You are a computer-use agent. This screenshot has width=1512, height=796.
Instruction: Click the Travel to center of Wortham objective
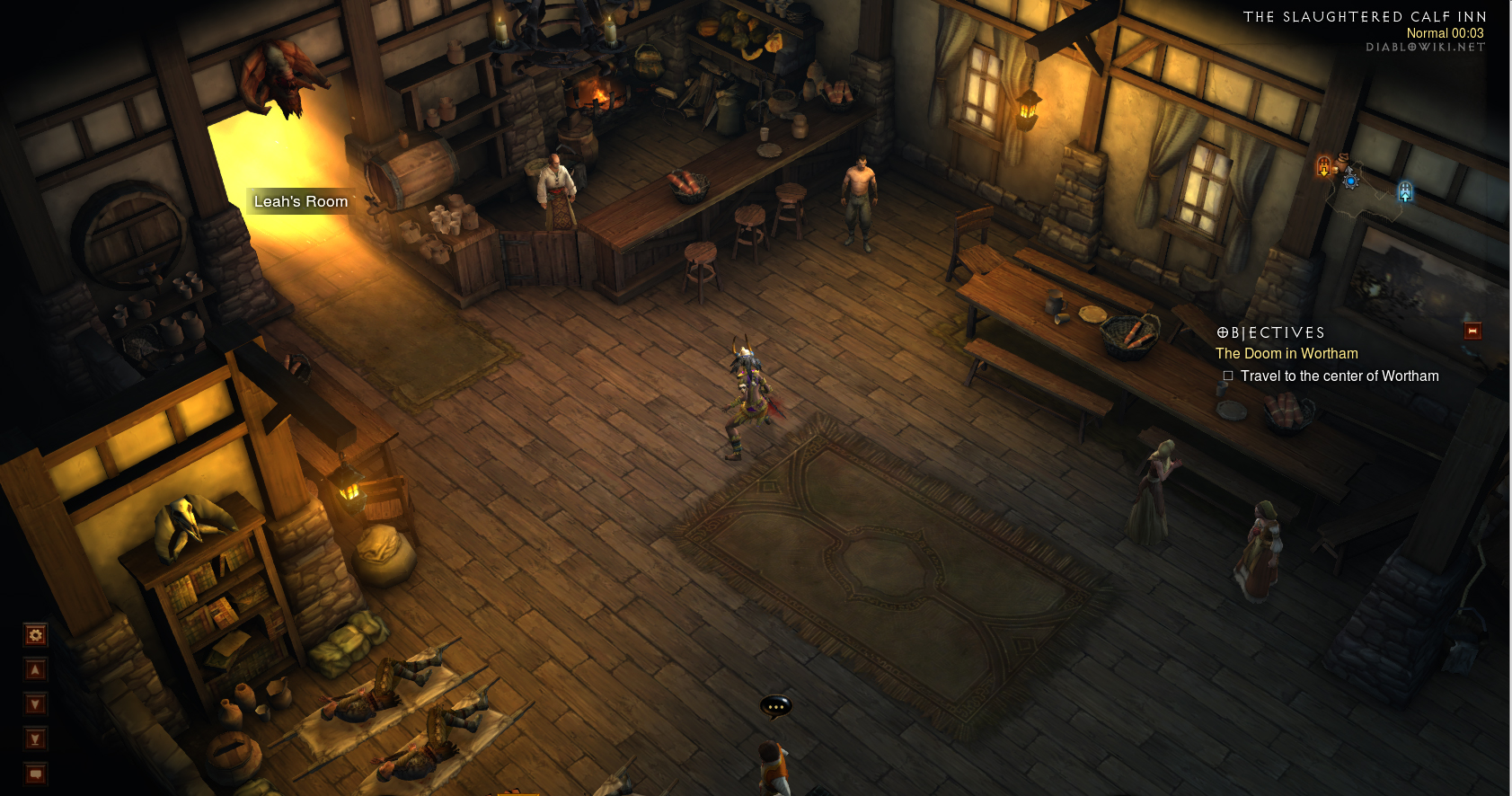point(1339,376)
